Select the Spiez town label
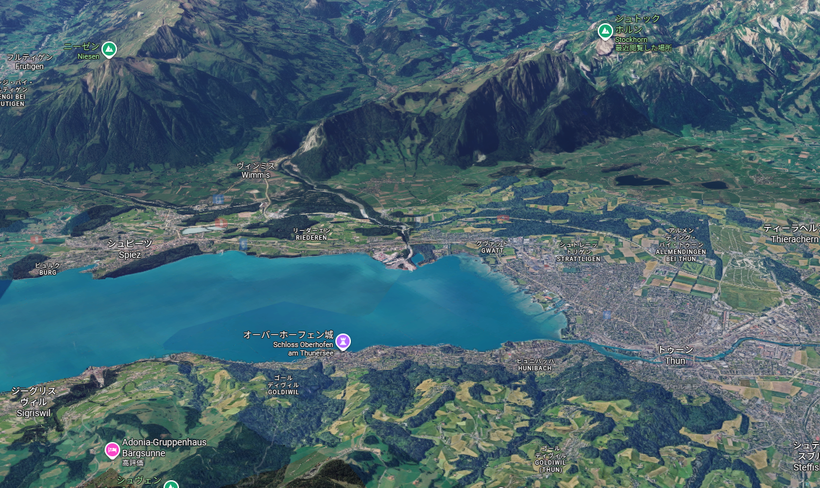 click(x=130, y=248)
